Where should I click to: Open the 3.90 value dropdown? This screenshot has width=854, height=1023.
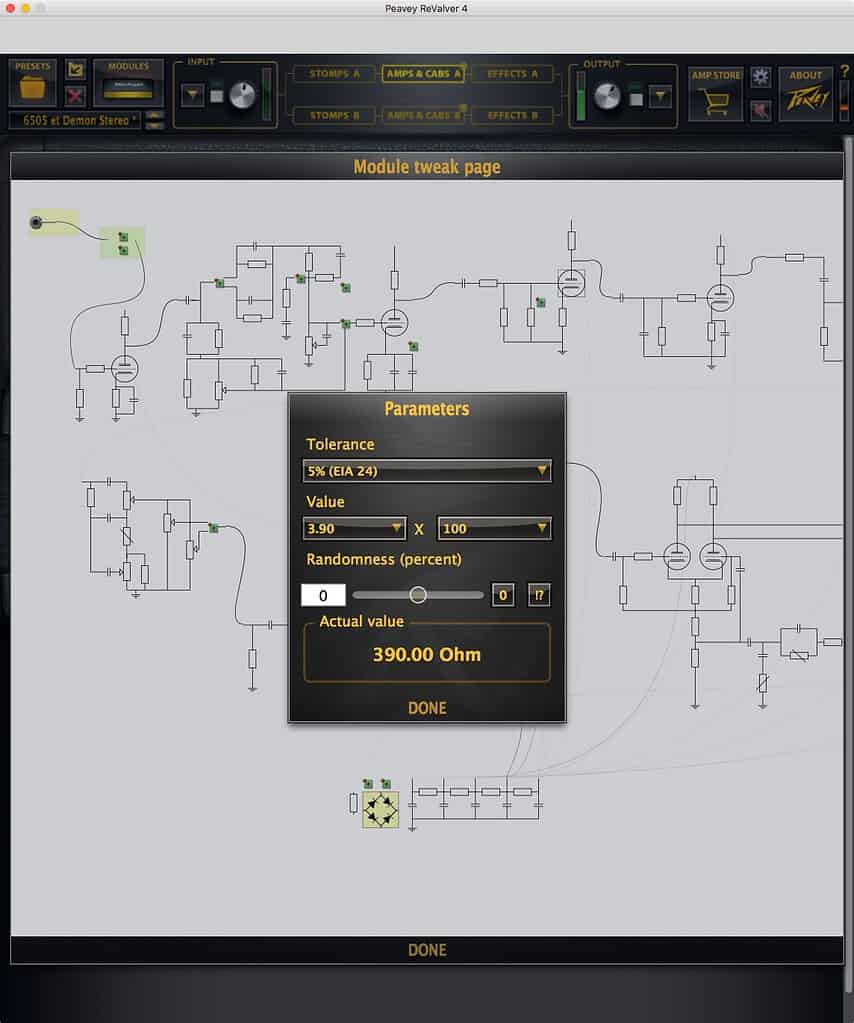coord(355,528)
